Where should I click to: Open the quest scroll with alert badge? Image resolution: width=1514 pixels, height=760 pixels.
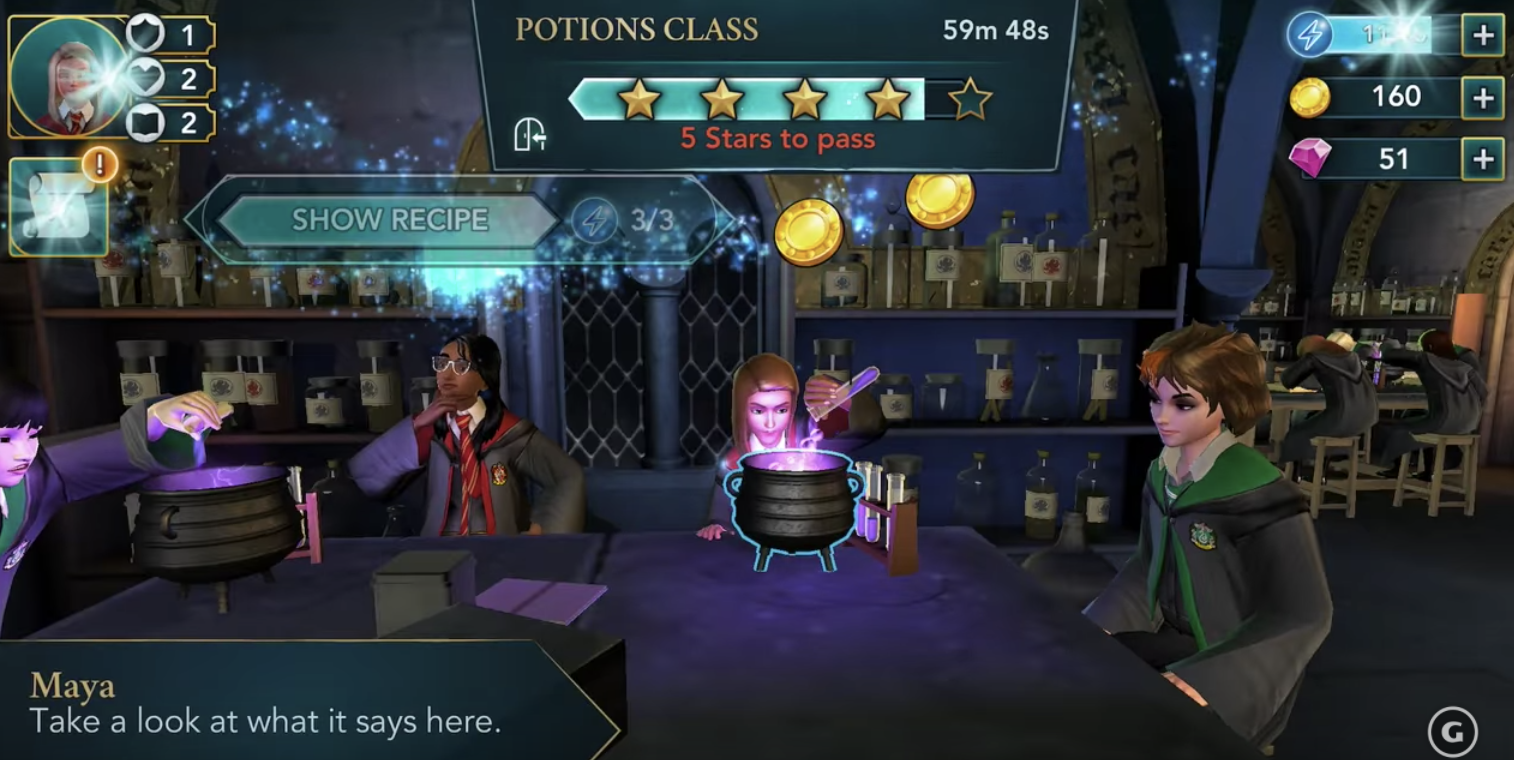pos(58,206)
